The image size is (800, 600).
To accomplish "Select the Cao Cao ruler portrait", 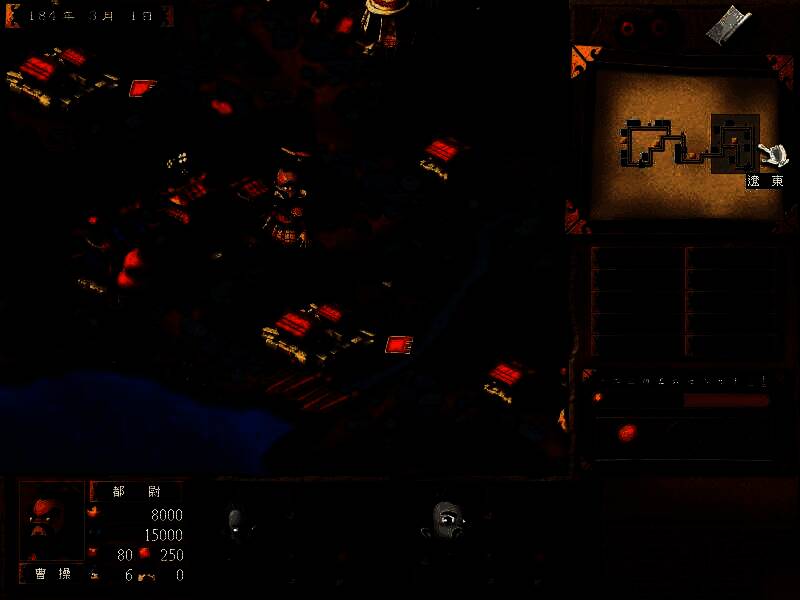I will (x=52, y=522).
